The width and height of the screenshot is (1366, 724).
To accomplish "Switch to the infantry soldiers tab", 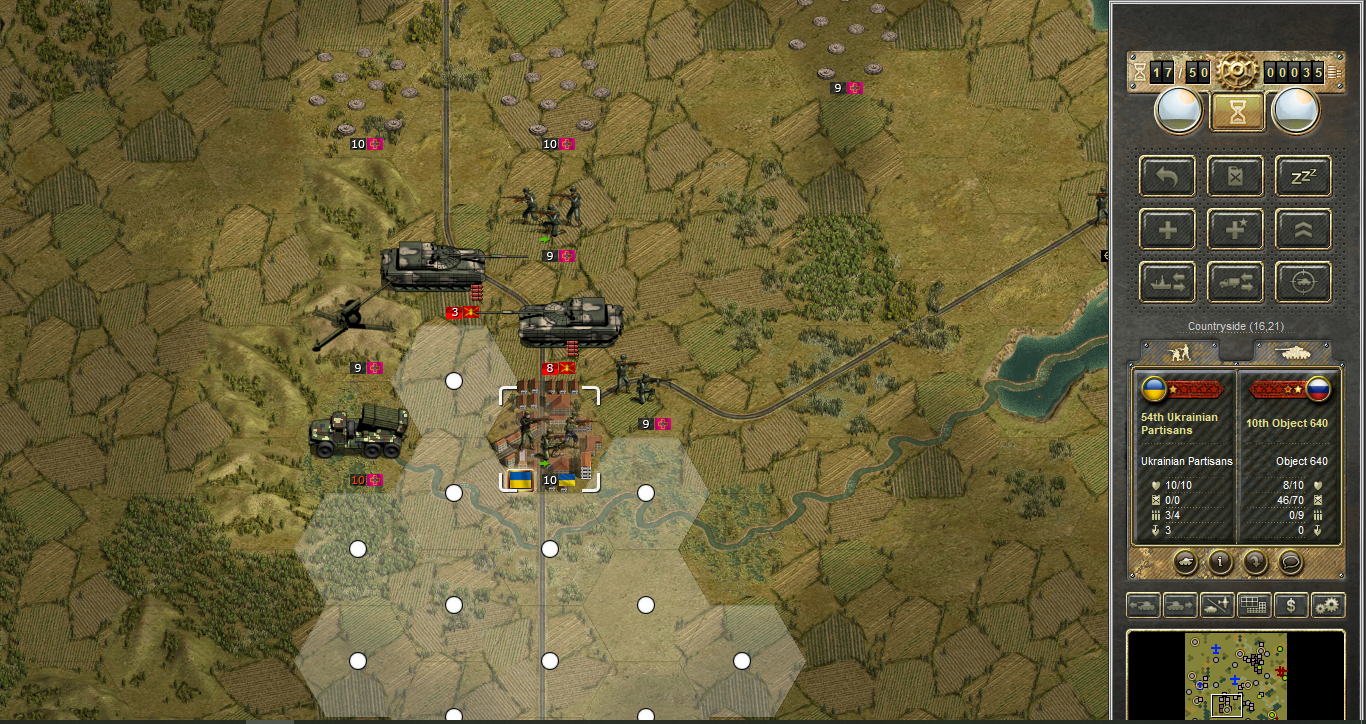I will pos(1179,352).
